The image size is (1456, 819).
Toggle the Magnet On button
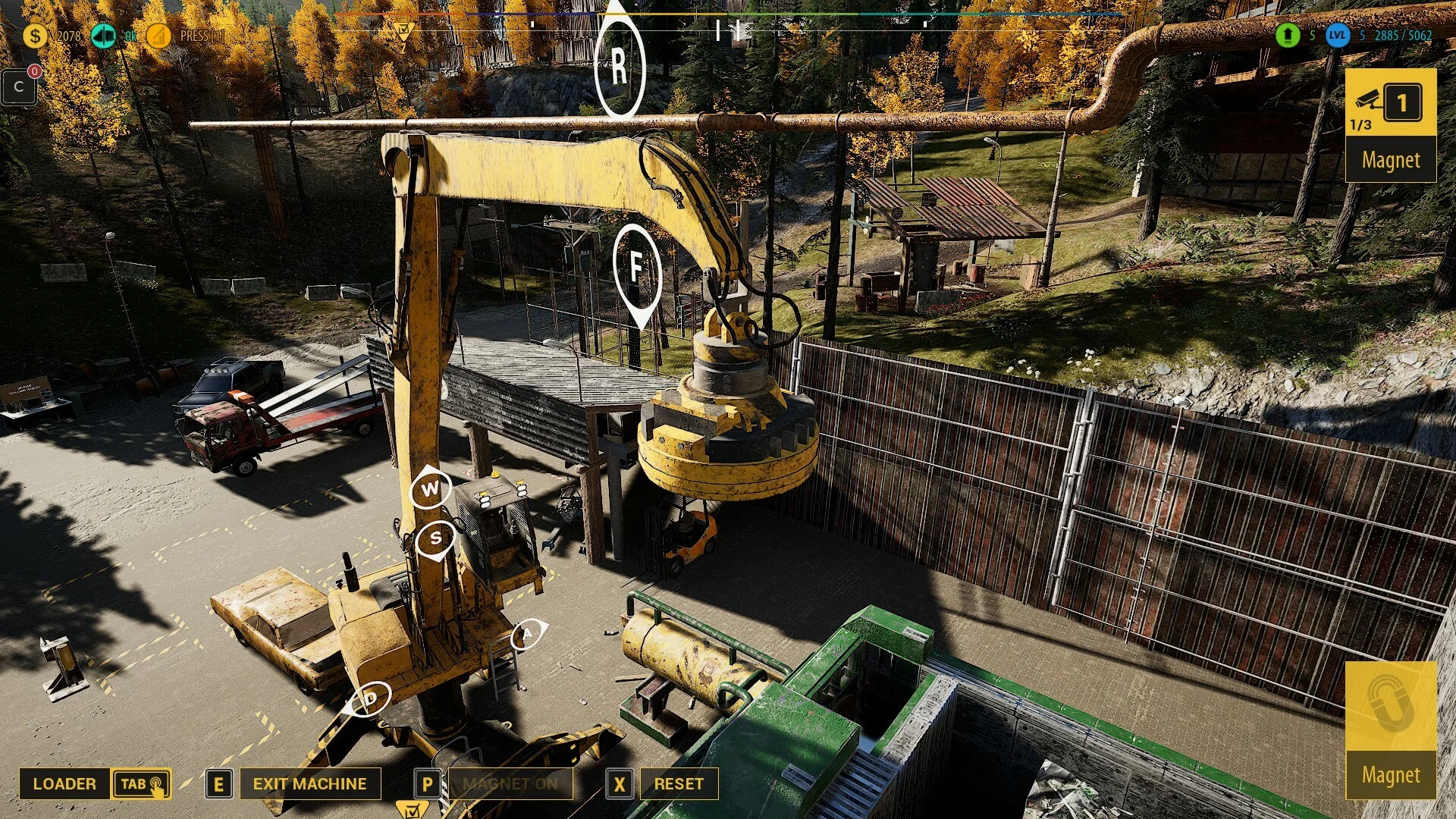tap(510, 784)
